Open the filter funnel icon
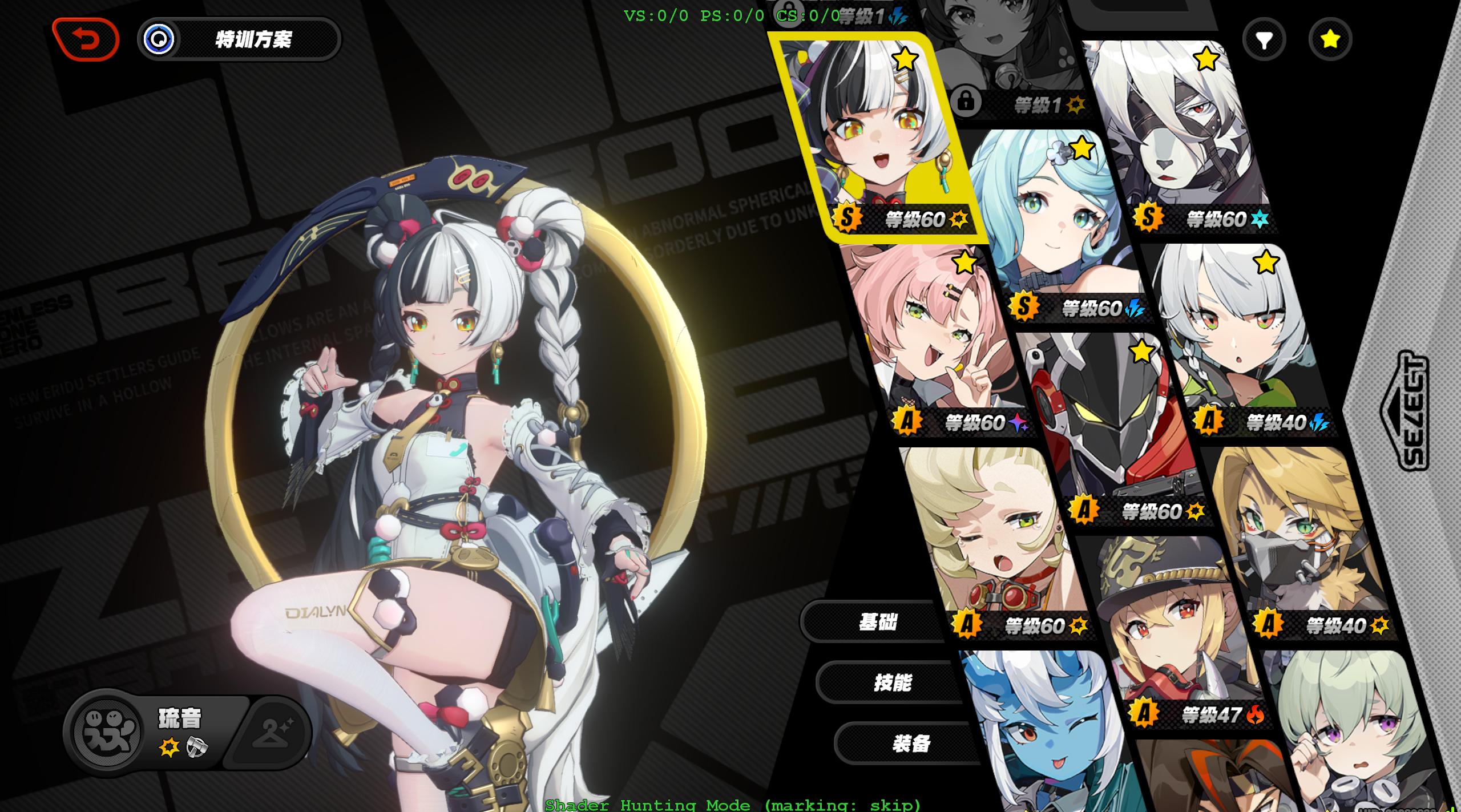This screenshot has height=812, width=1461. (1265, 39)
